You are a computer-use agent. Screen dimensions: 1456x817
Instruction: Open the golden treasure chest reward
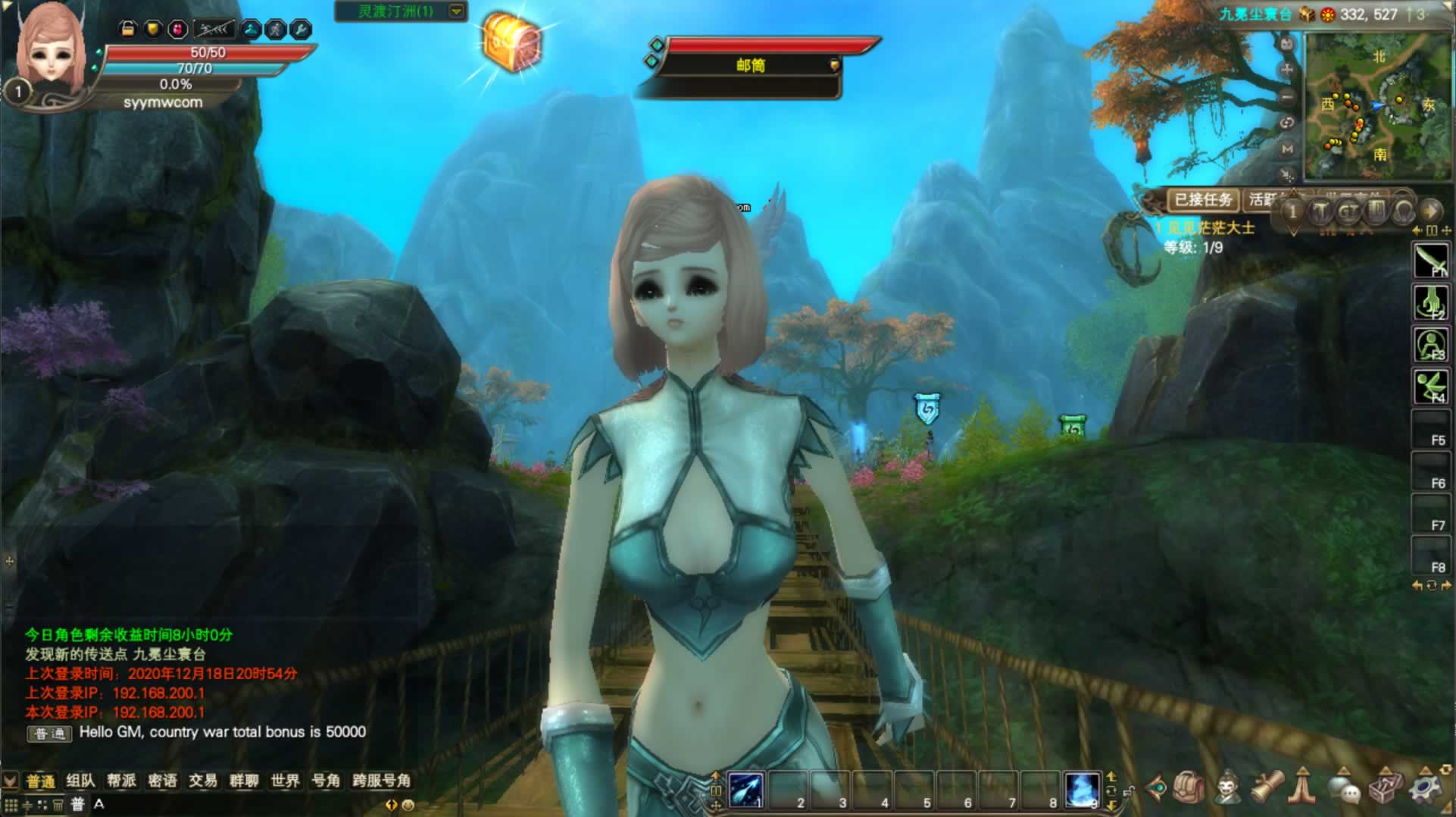point(512,43)
